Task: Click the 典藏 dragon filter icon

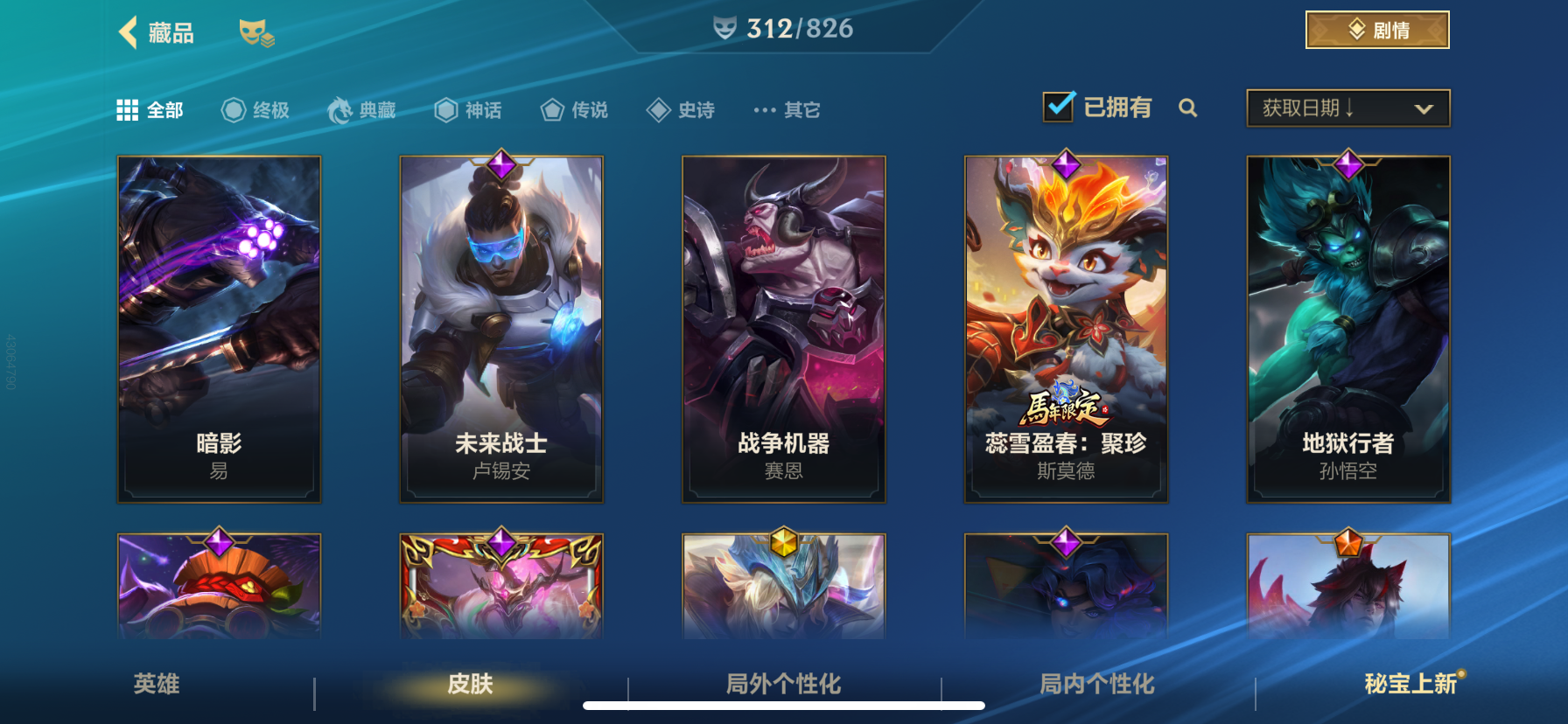Action: tap(341, 108)
